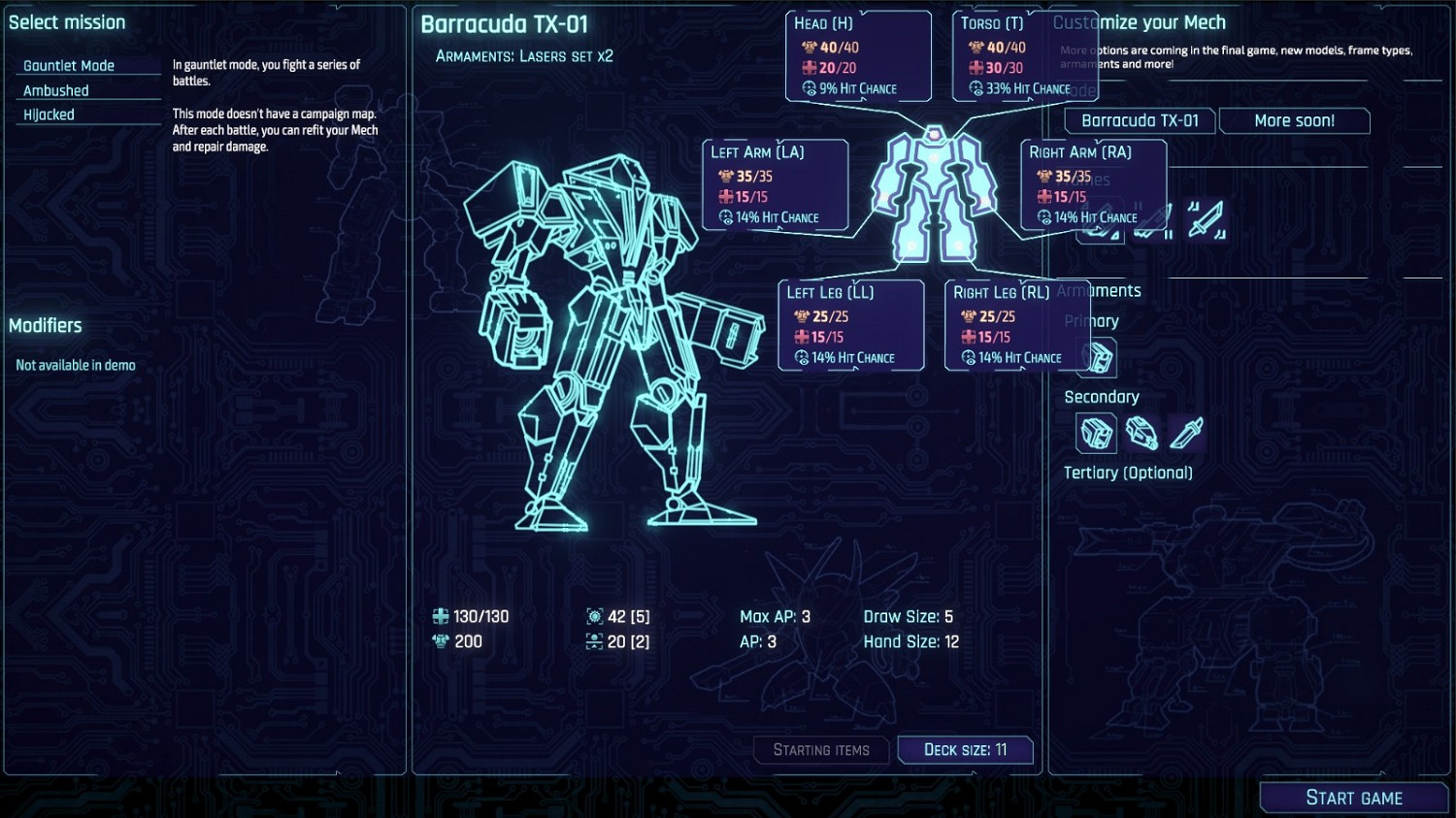Click the armor repair icon on Left Arm

click(x=725, y=195)
